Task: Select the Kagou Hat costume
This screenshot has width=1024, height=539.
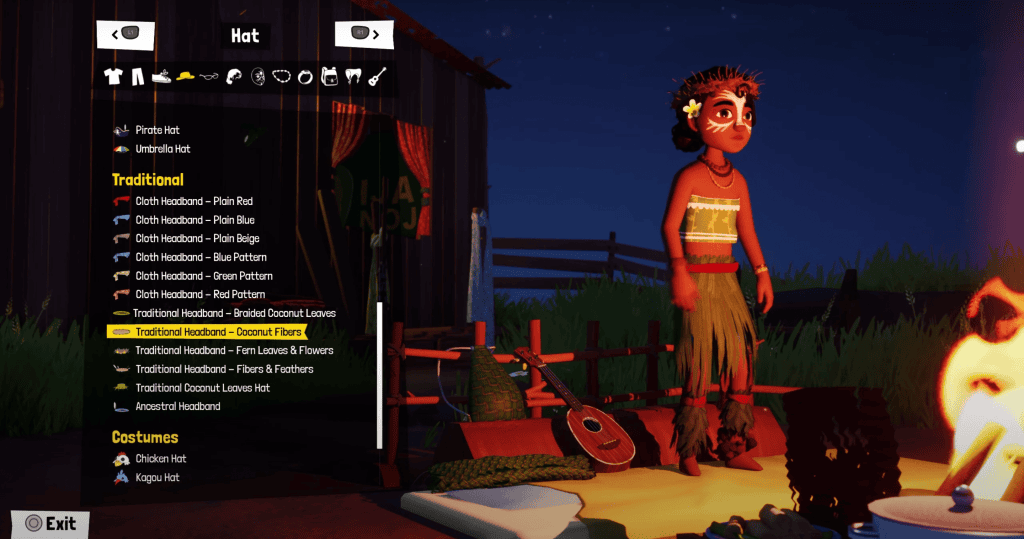Action: tap(157, 478)
